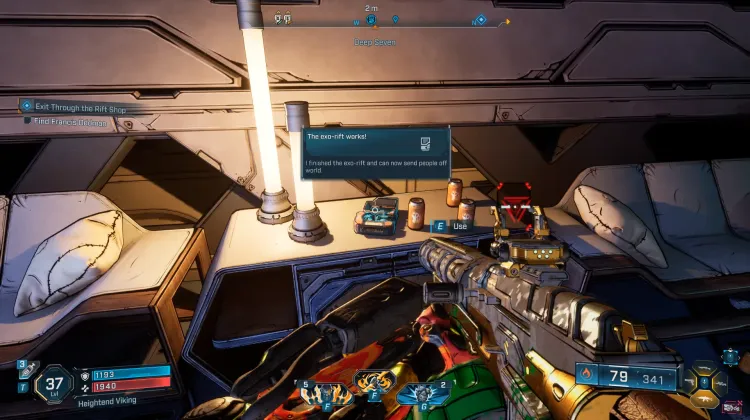Click the compass bar at the top
750x420 pixels.
(x=390, y=20)
